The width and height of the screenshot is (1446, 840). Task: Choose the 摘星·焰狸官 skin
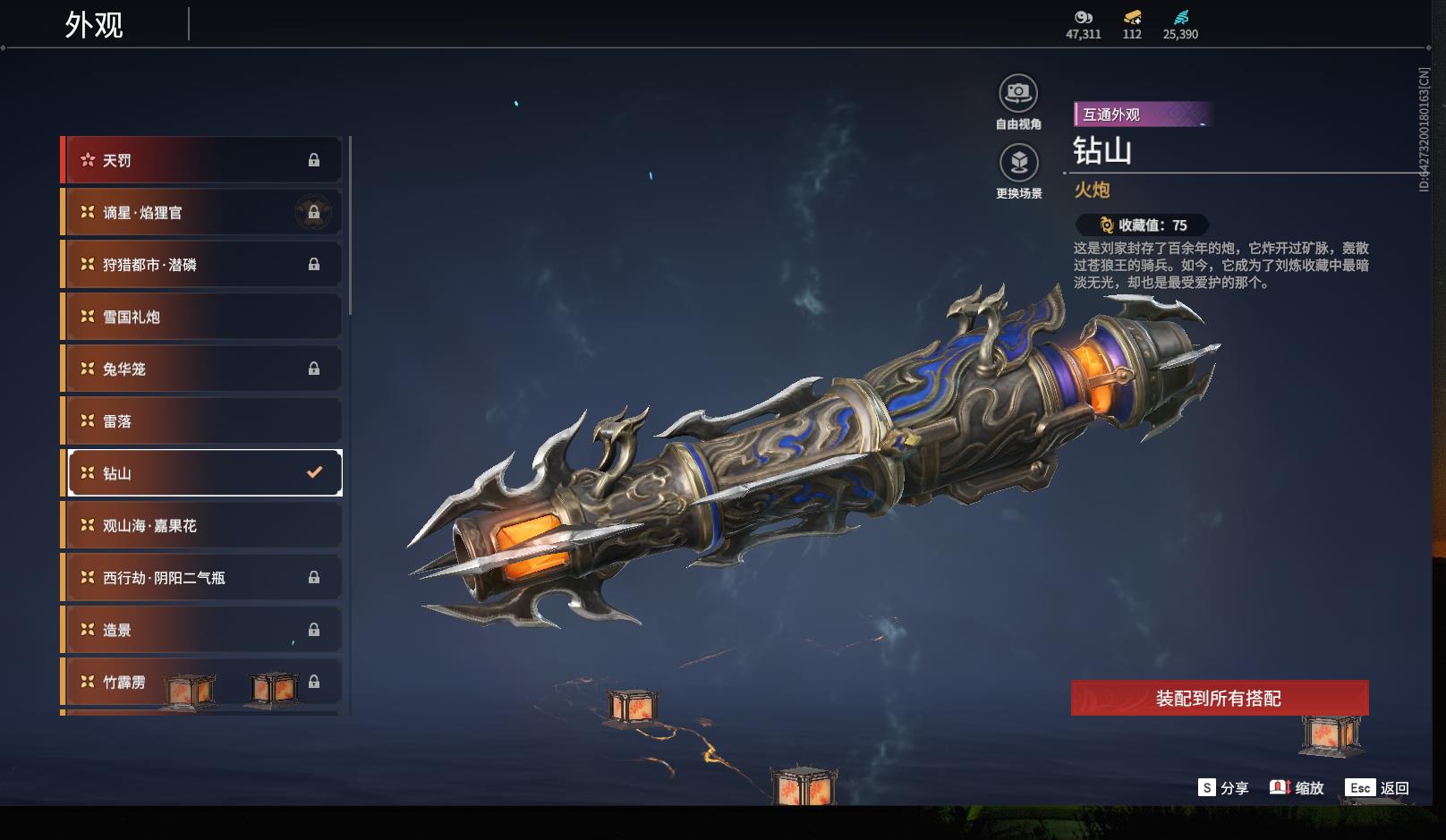click(x=202, y=213)
